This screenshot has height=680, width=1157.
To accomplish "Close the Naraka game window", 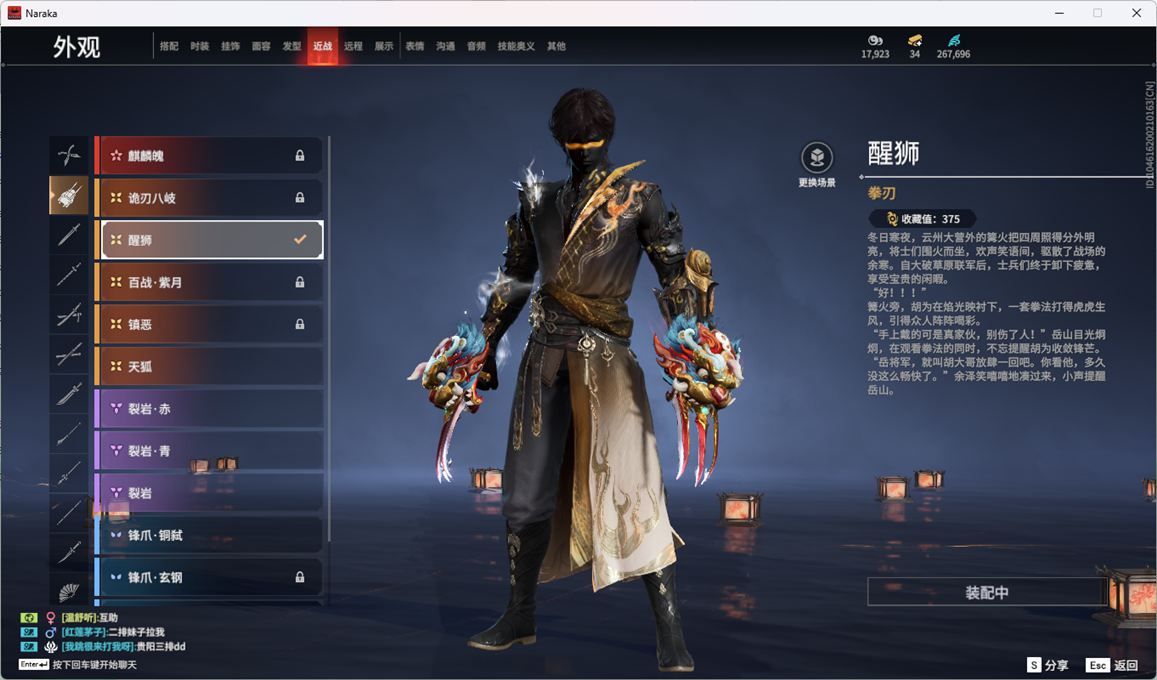I will (x=1136, y=13).
